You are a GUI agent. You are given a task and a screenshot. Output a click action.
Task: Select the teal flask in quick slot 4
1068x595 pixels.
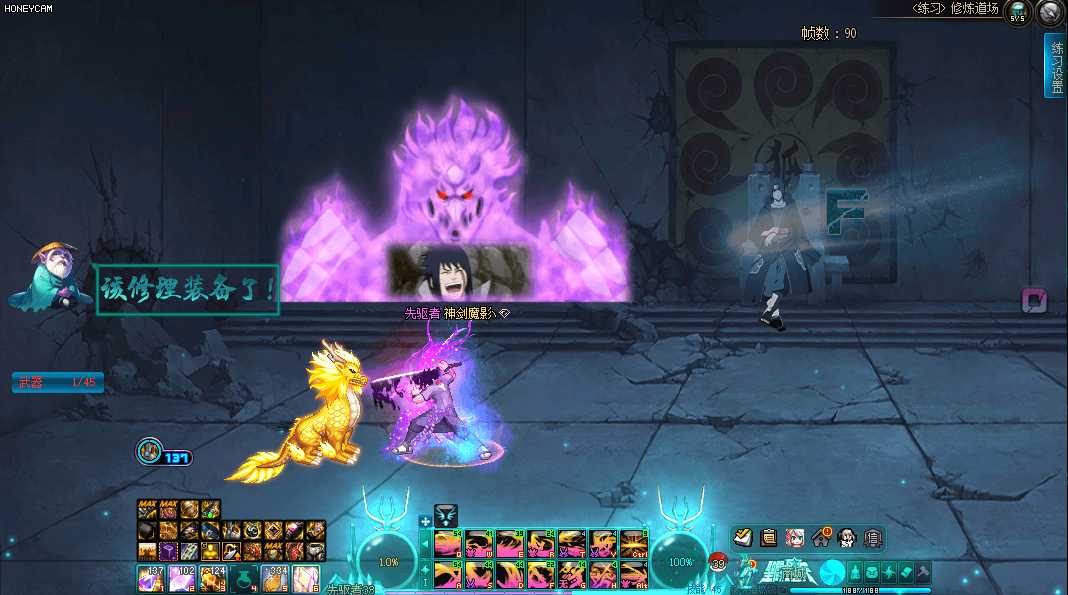pos(244,578)
